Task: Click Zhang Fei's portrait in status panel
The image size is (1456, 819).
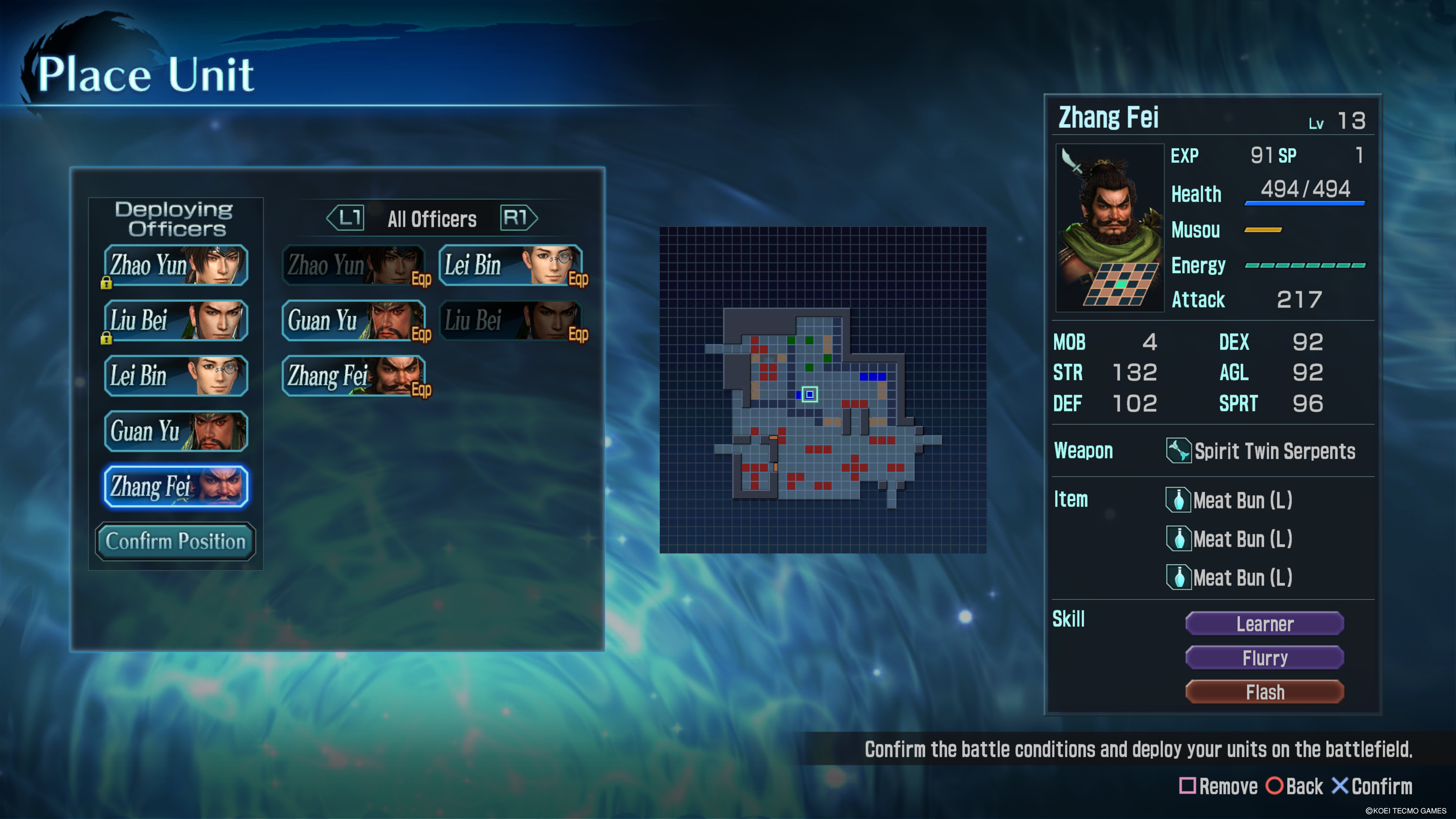Action: [1109, 227]
